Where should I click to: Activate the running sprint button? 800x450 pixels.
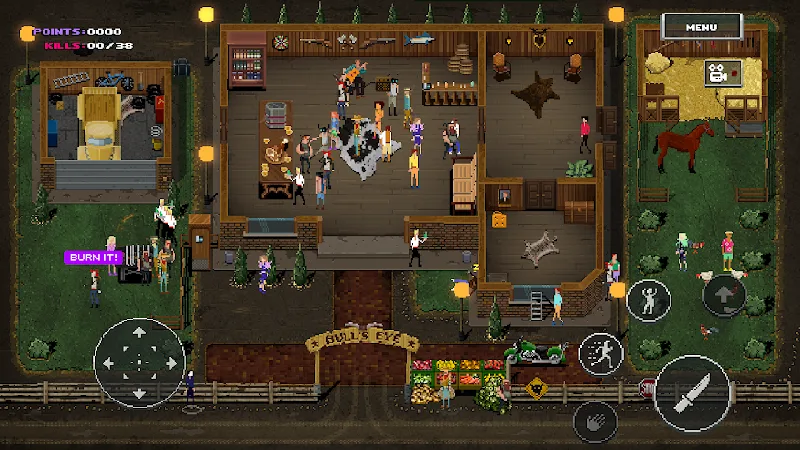click(x=601, y=352)
